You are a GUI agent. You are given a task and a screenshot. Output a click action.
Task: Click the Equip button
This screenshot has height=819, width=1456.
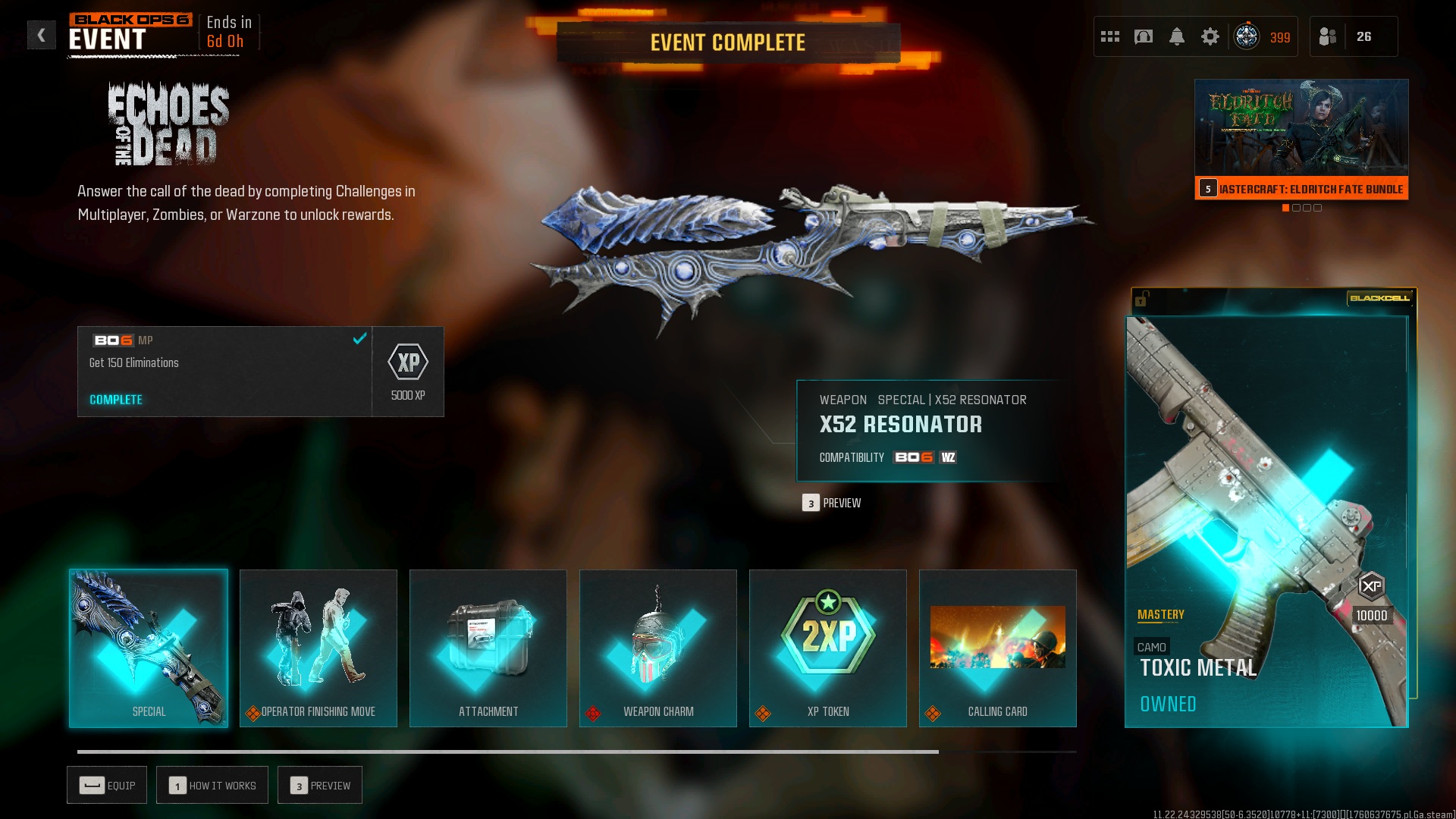tap(107, 786)
